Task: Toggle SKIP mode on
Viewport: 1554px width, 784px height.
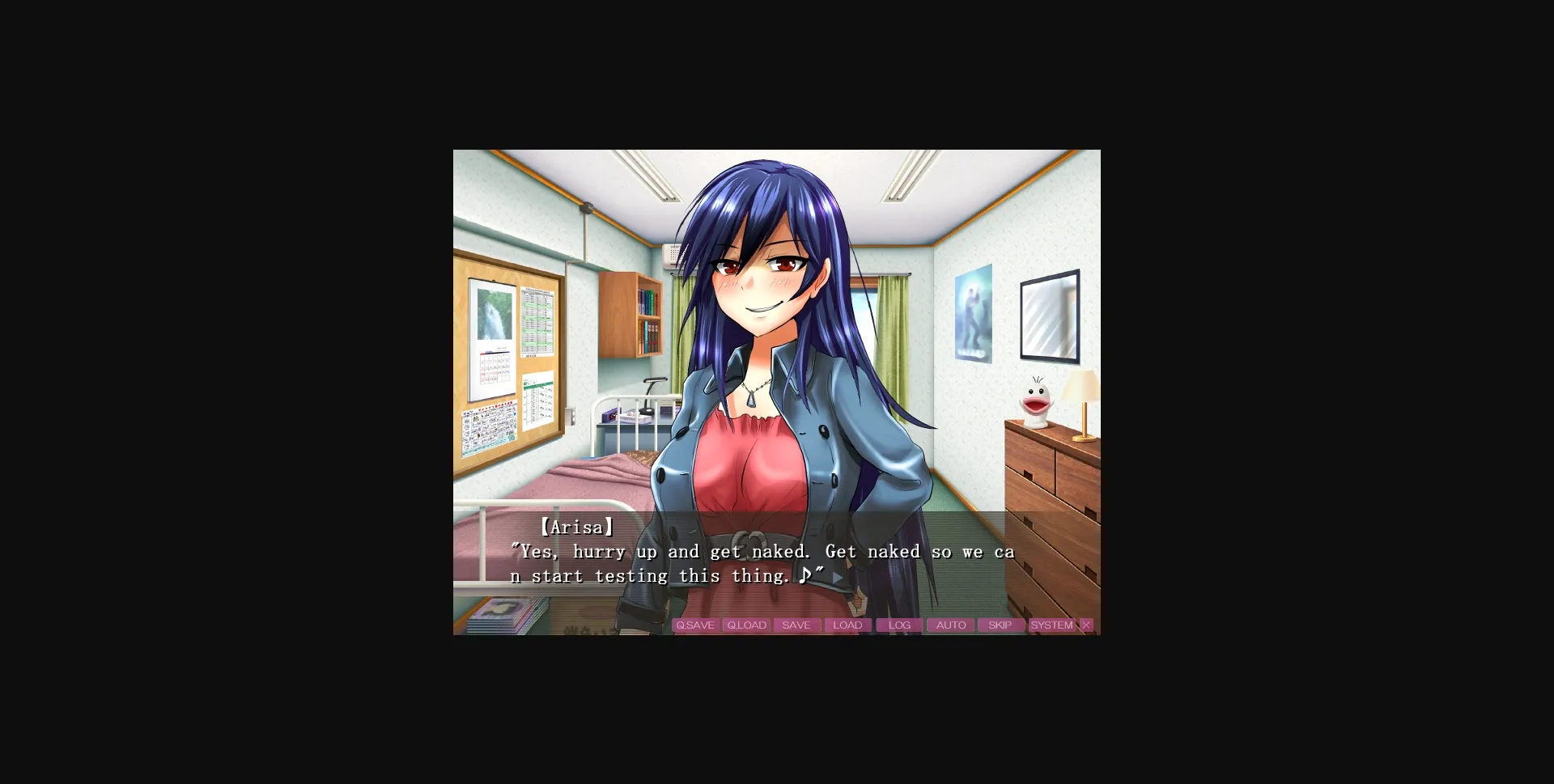Action: pyautogui.click(x=1000, y=625)
